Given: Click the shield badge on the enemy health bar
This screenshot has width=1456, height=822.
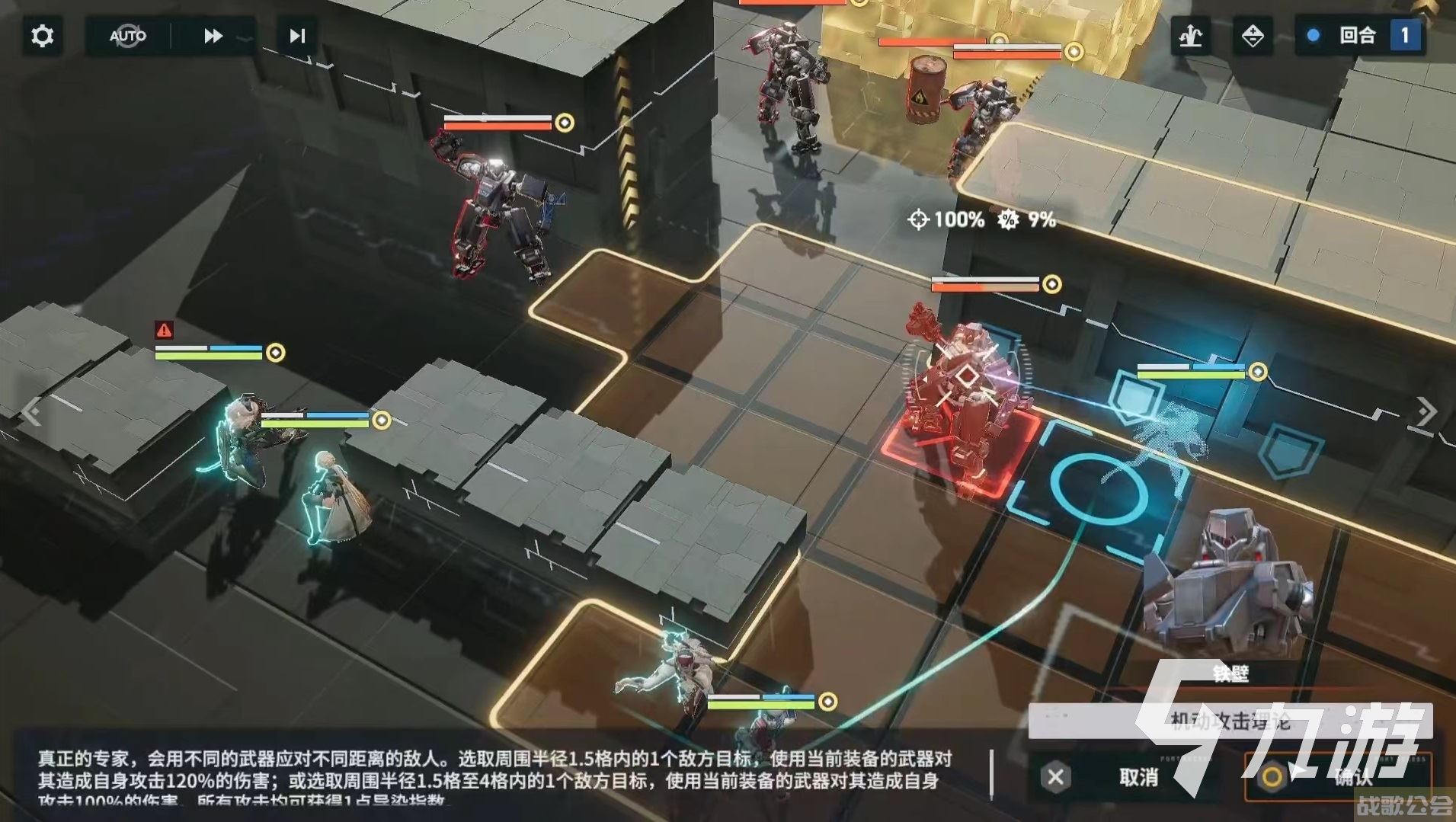Looking at the screenshot, I should click(x=1052, y=283).
